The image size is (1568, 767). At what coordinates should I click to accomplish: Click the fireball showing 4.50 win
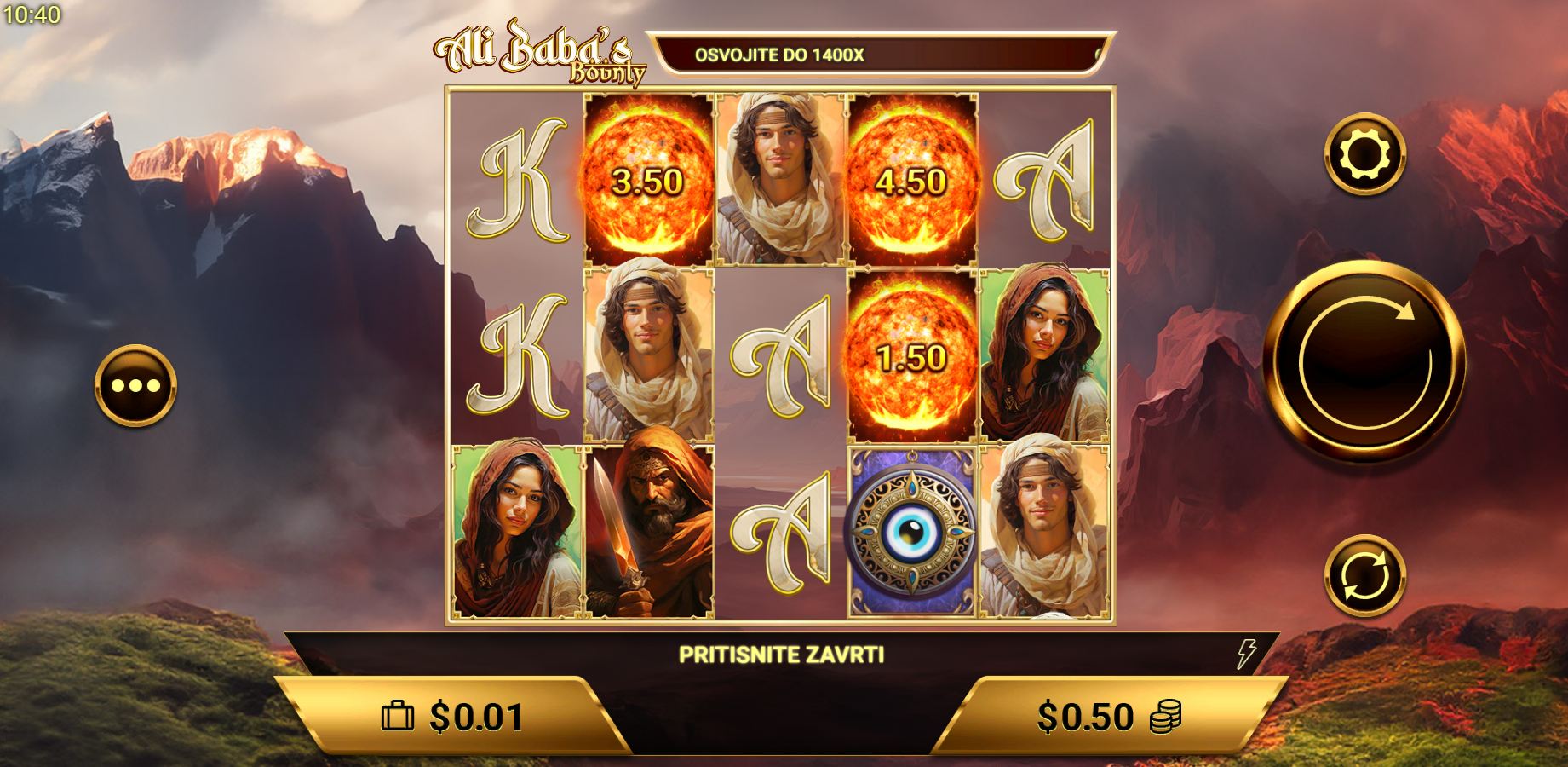[911, 179]
